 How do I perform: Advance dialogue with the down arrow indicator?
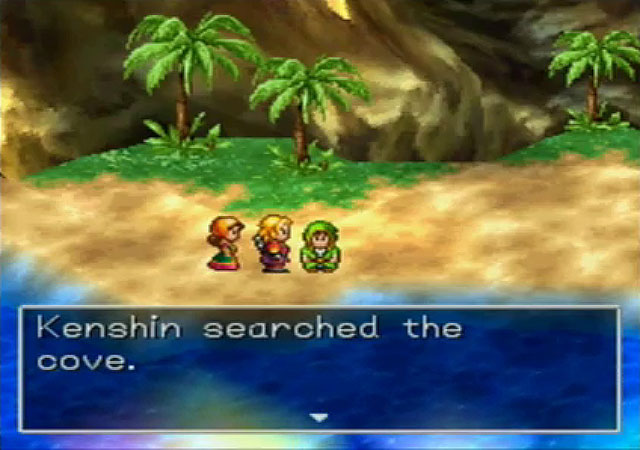click(x=319, y=417)
